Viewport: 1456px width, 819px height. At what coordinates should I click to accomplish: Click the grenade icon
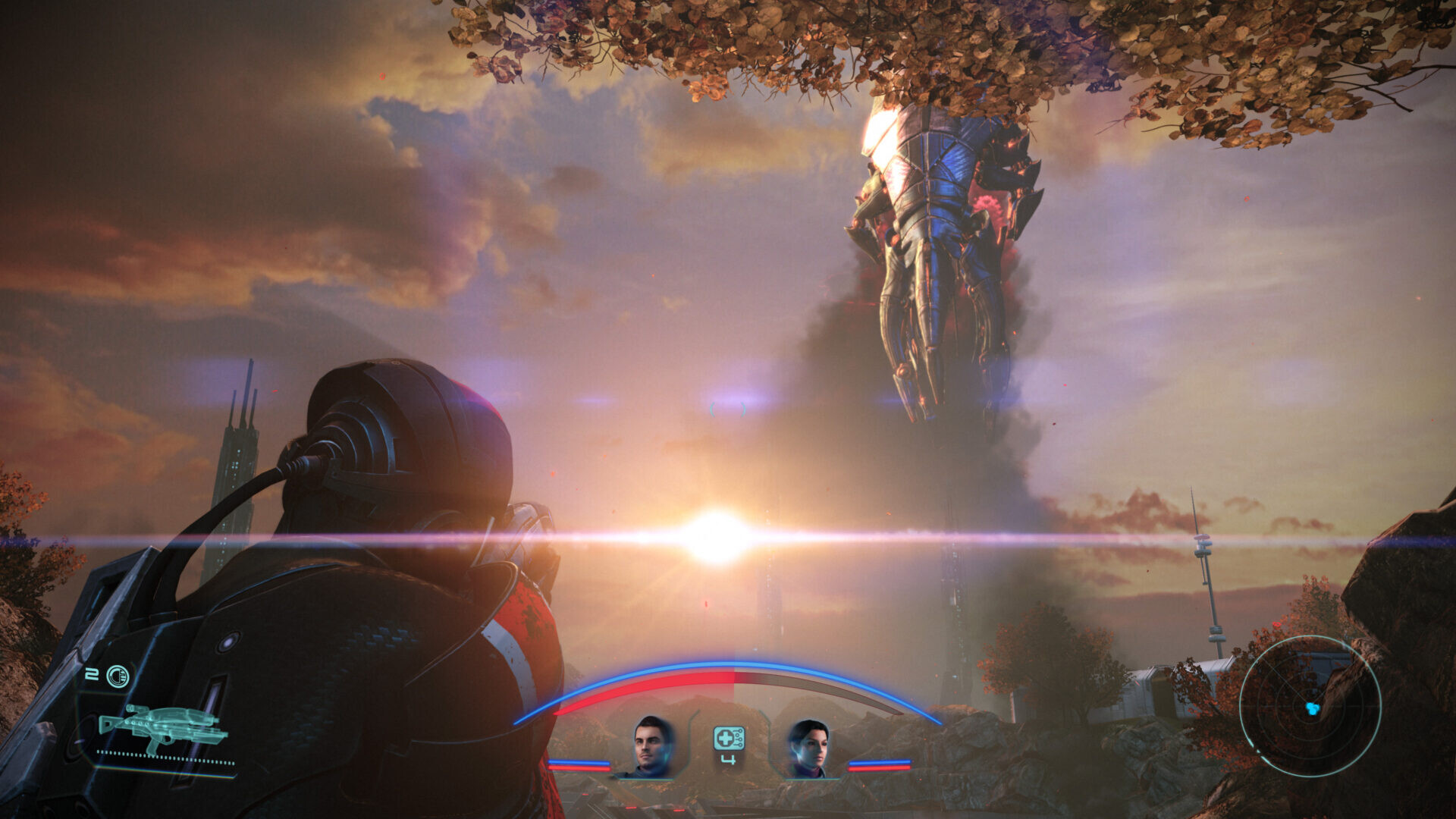pos(118,676)
